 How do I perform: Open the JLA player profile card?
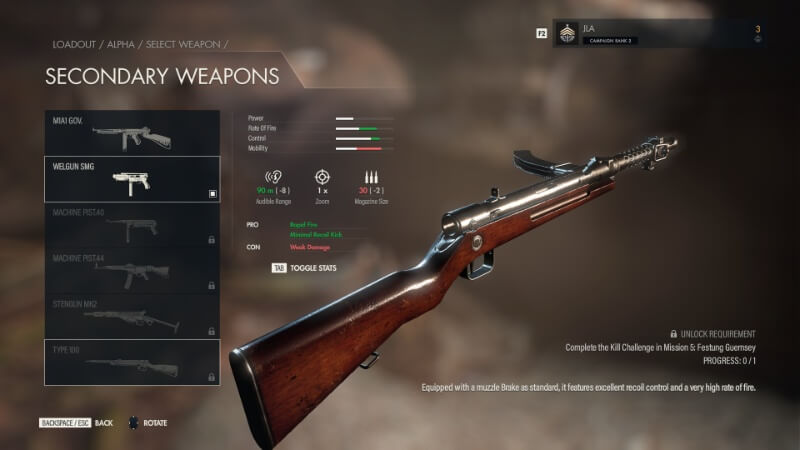pyautogui.click(x=657, y=33)
